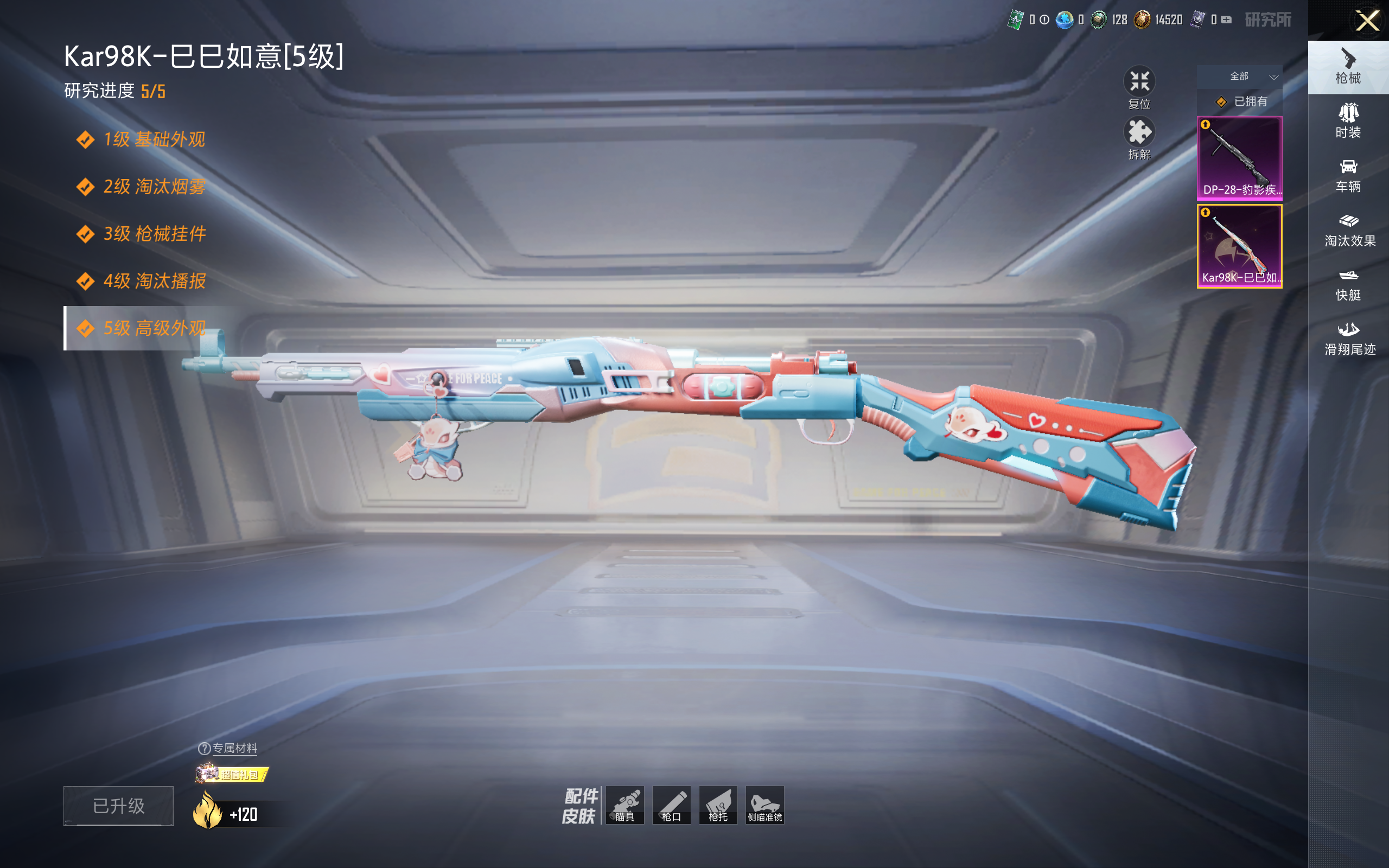Open the 时装 outfits tab
This screenshot has height=868, width=1389.
click(1348, 121)
